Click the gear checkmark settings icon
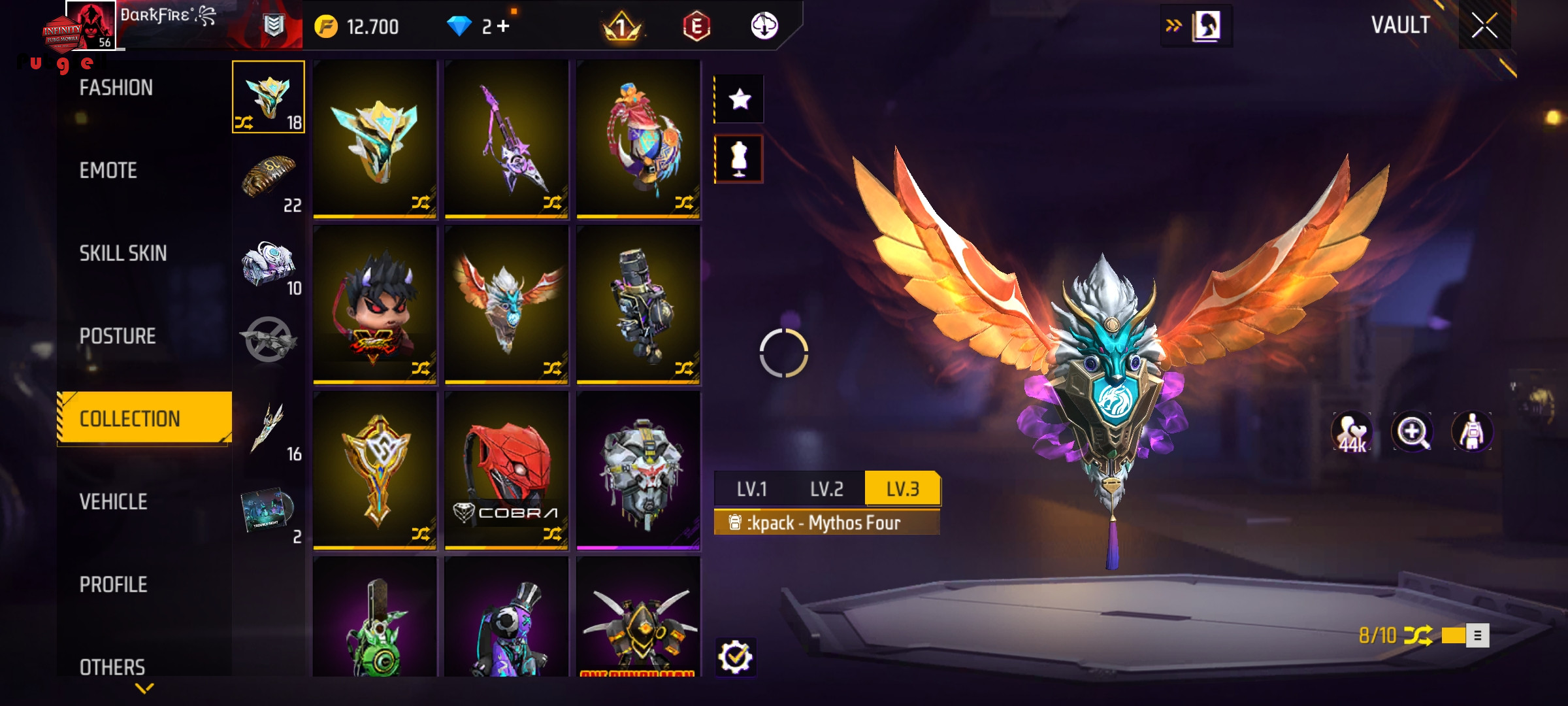 [x=736, y=657]
